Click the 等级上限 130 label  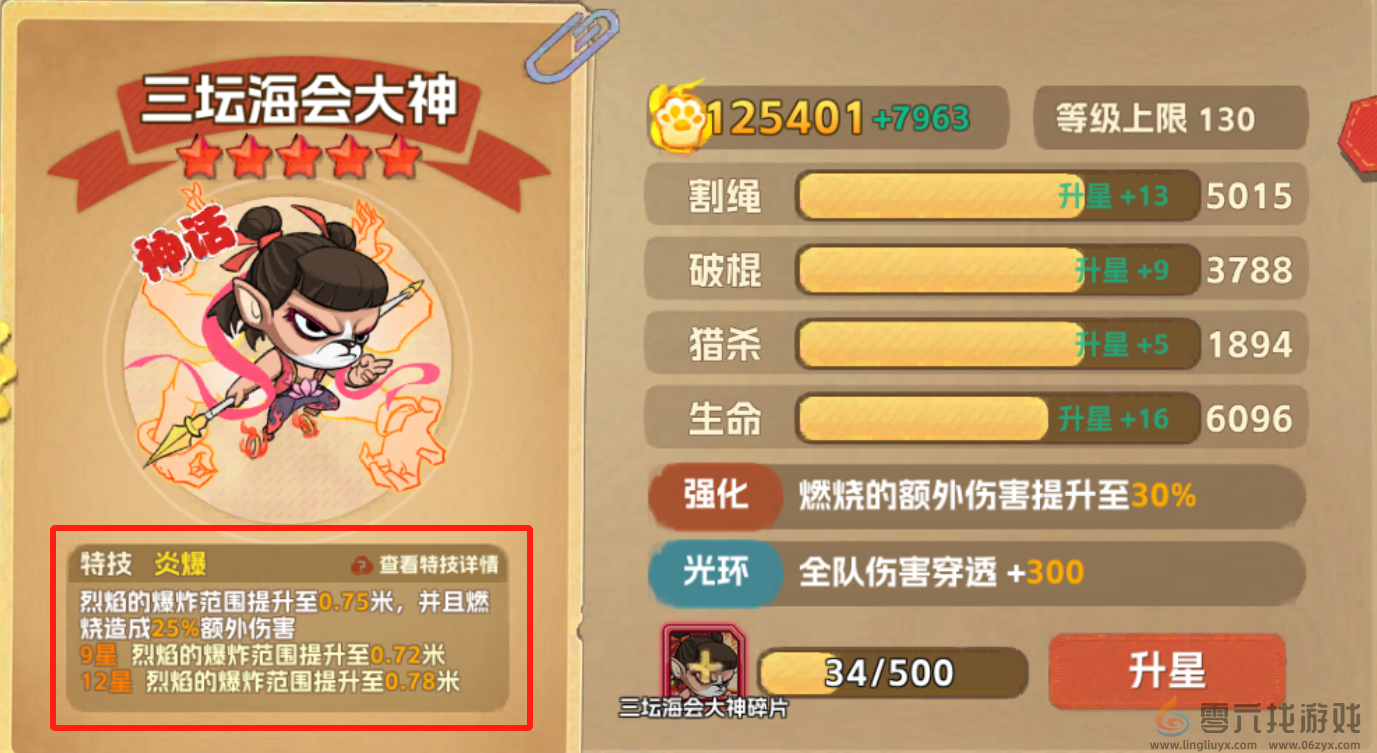(x=1168, y=117)
